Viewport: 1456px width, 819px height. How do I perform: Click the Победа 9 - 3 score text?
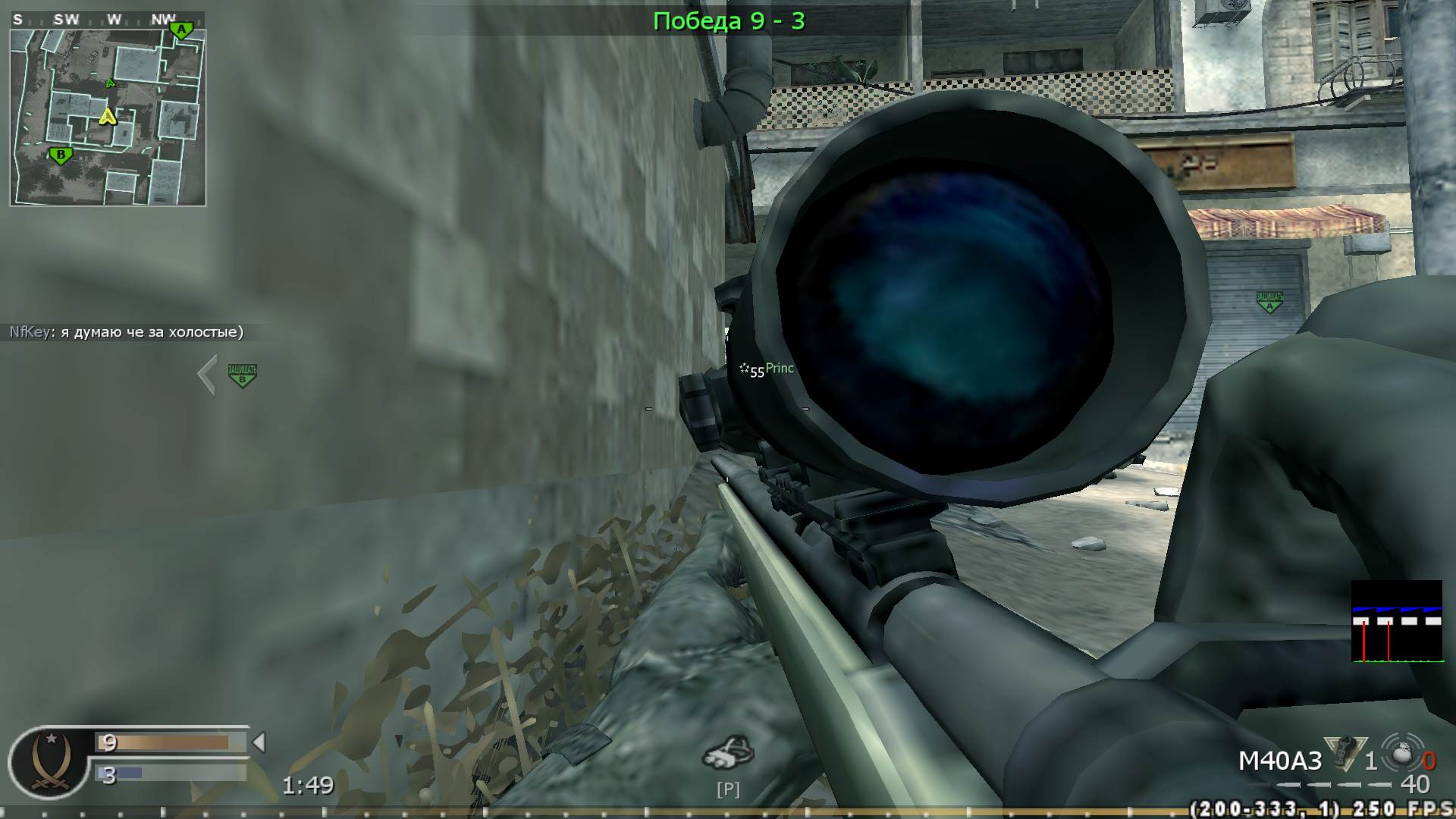pos(727,20)
